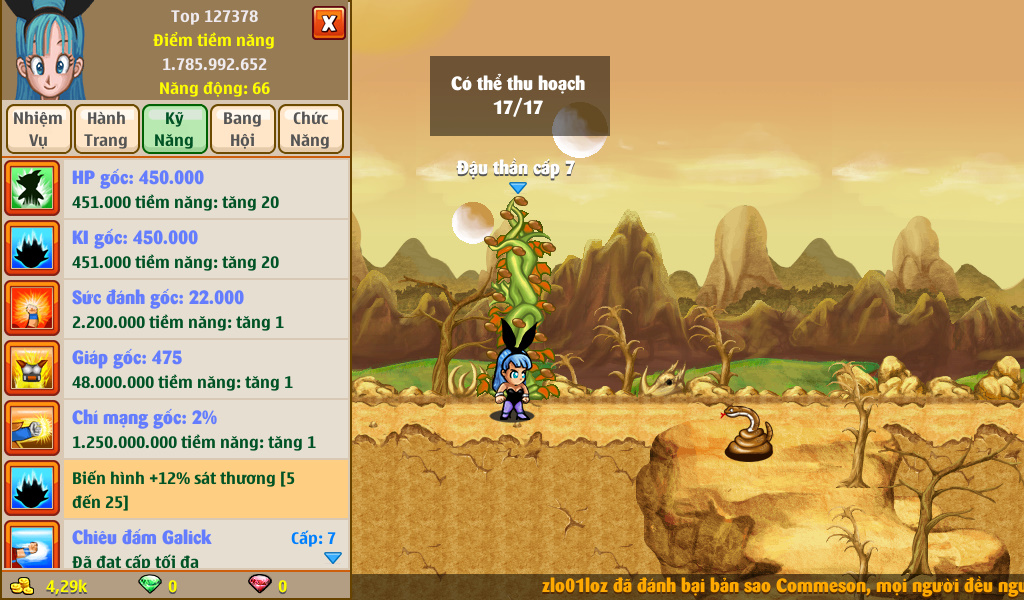Close the character panel with the X button

329,23
